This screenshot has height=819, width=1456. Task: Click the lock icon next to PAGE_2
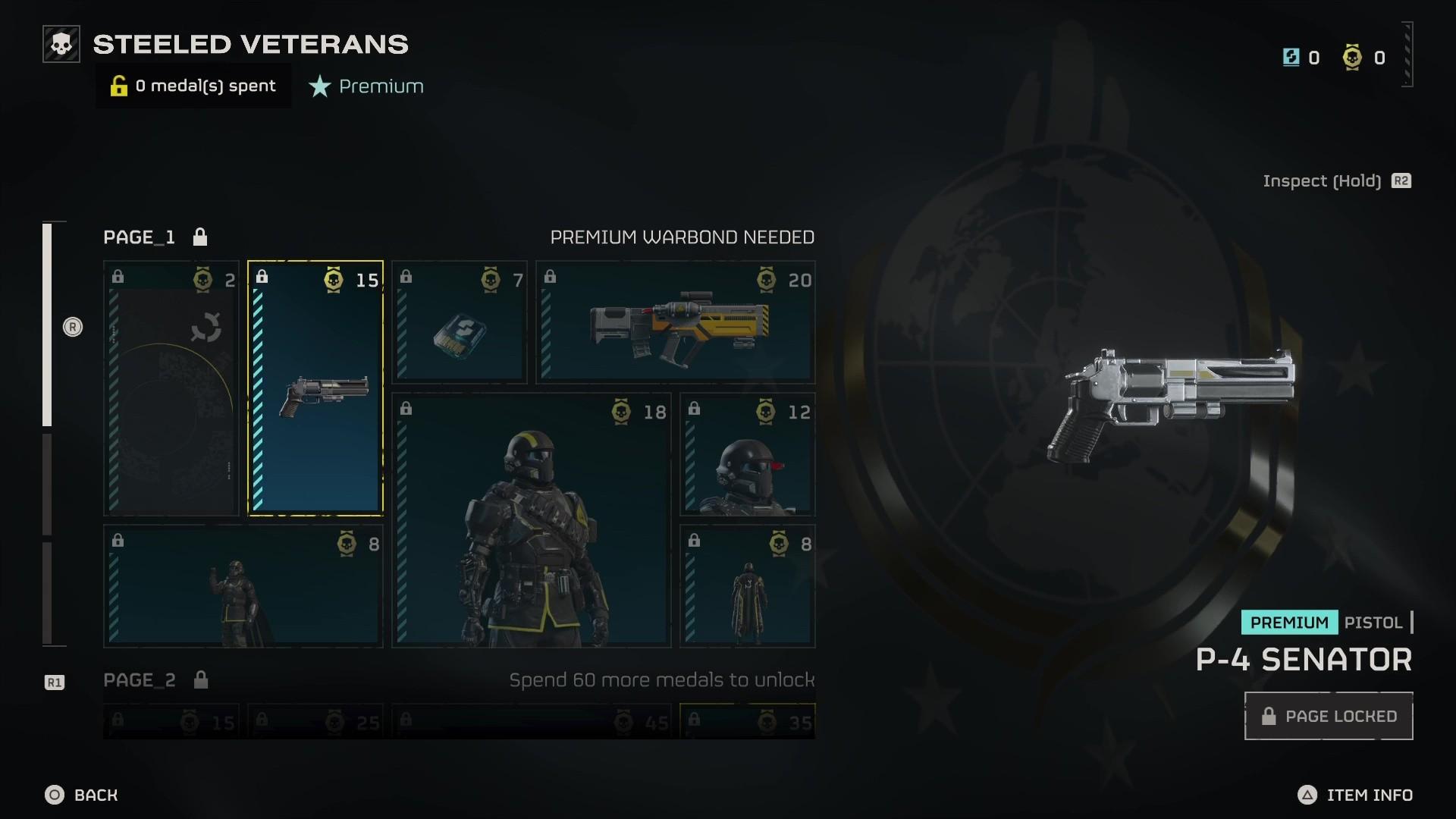pos(201,680)
